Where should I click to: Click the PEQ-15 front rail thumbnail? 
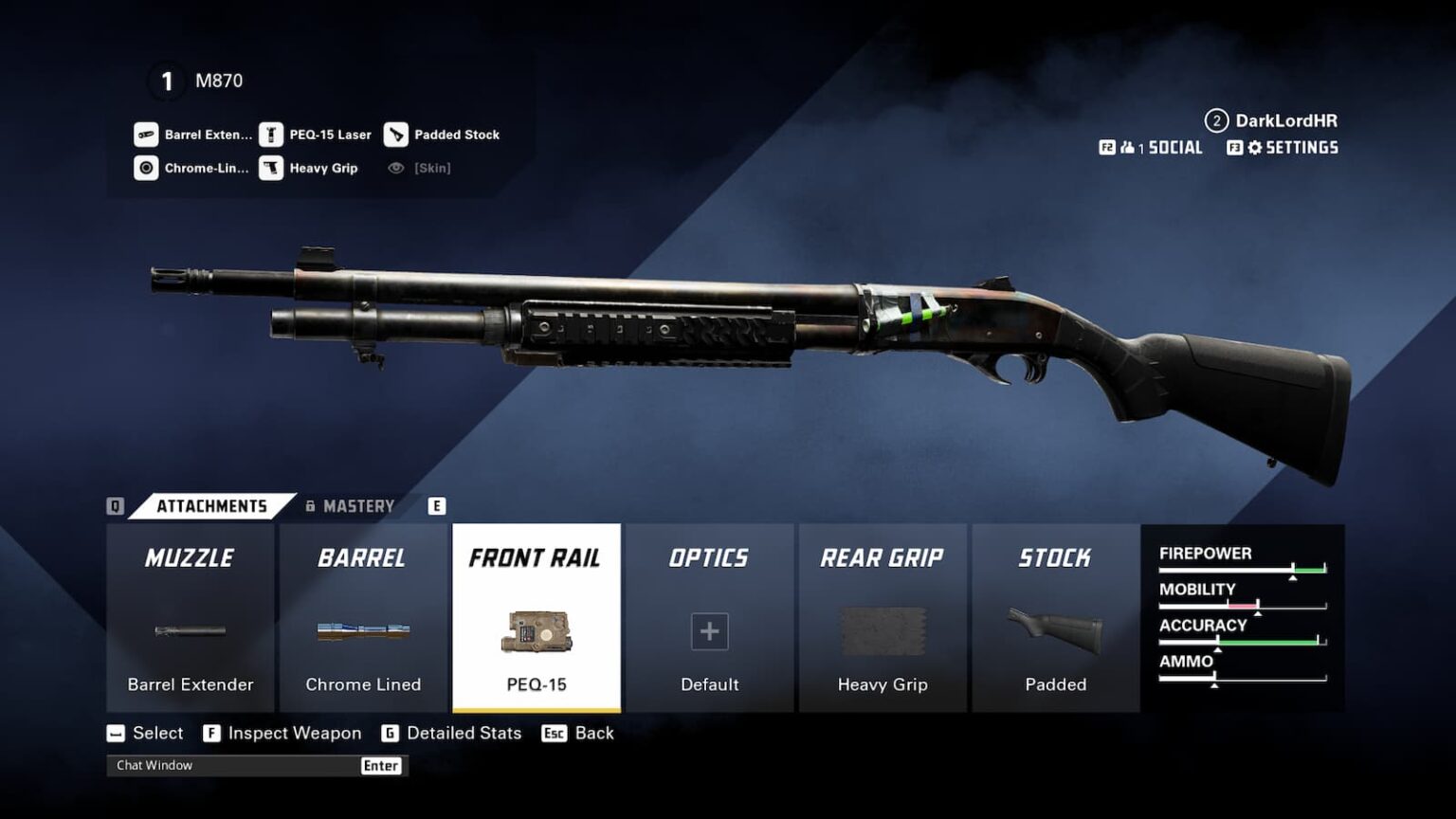point(537,632)
